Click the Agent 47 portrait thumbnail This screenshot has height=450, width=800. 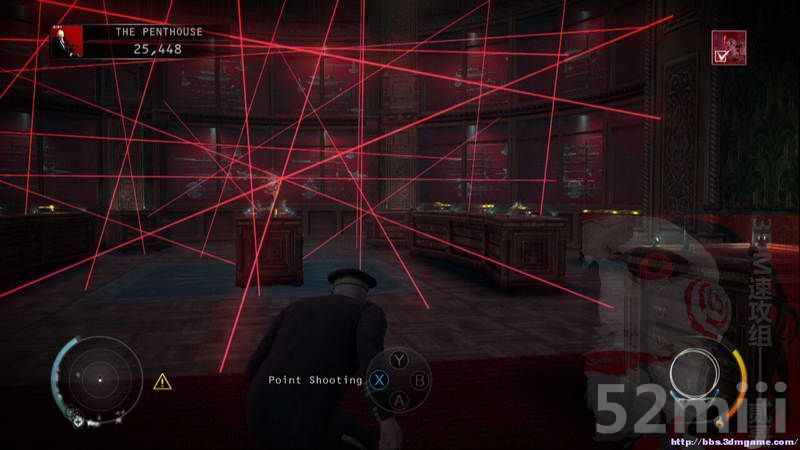[x=67, y=41]
